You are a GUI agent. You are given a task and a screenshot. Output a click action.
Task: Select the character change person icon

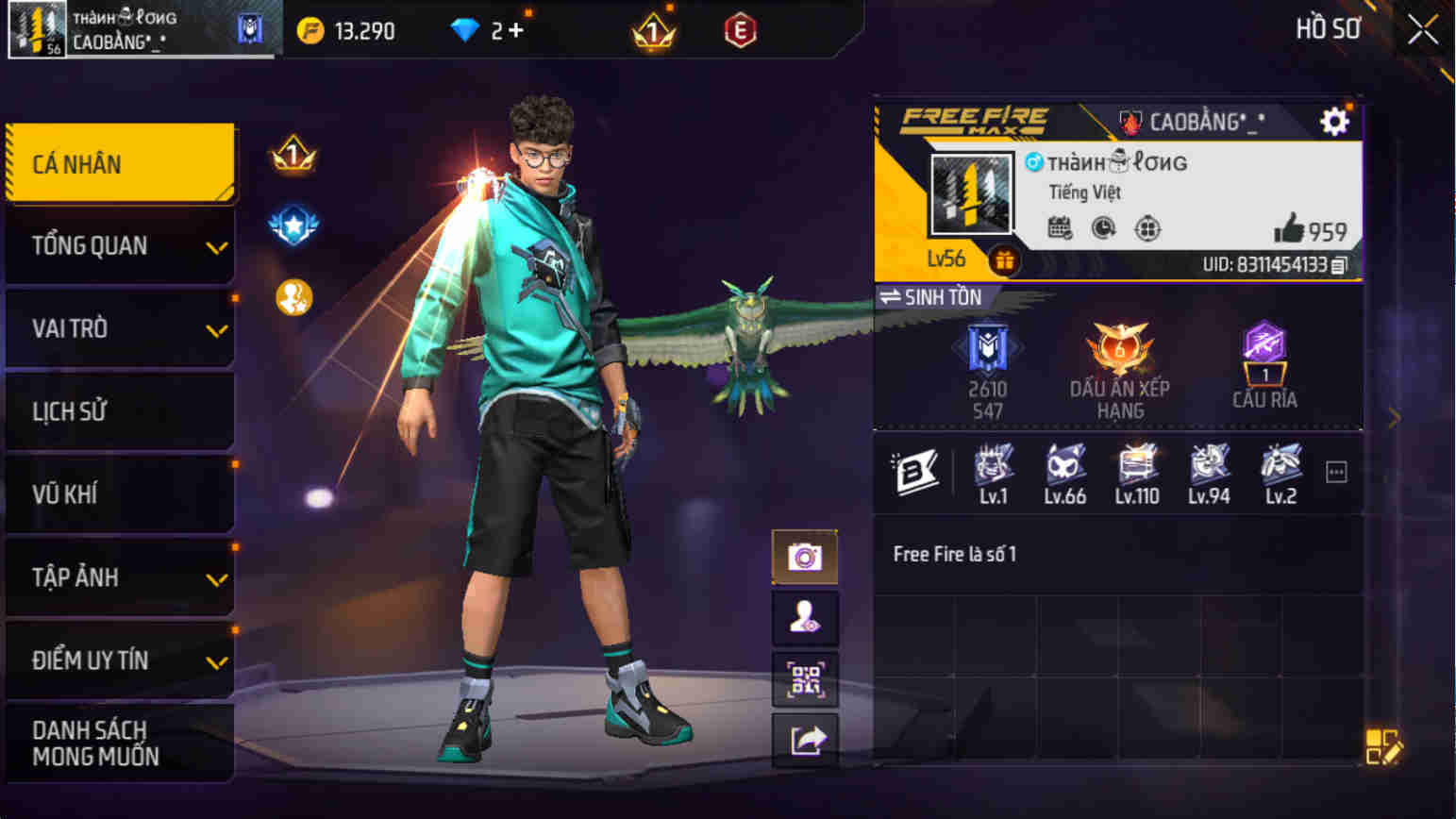pos(804,616)
